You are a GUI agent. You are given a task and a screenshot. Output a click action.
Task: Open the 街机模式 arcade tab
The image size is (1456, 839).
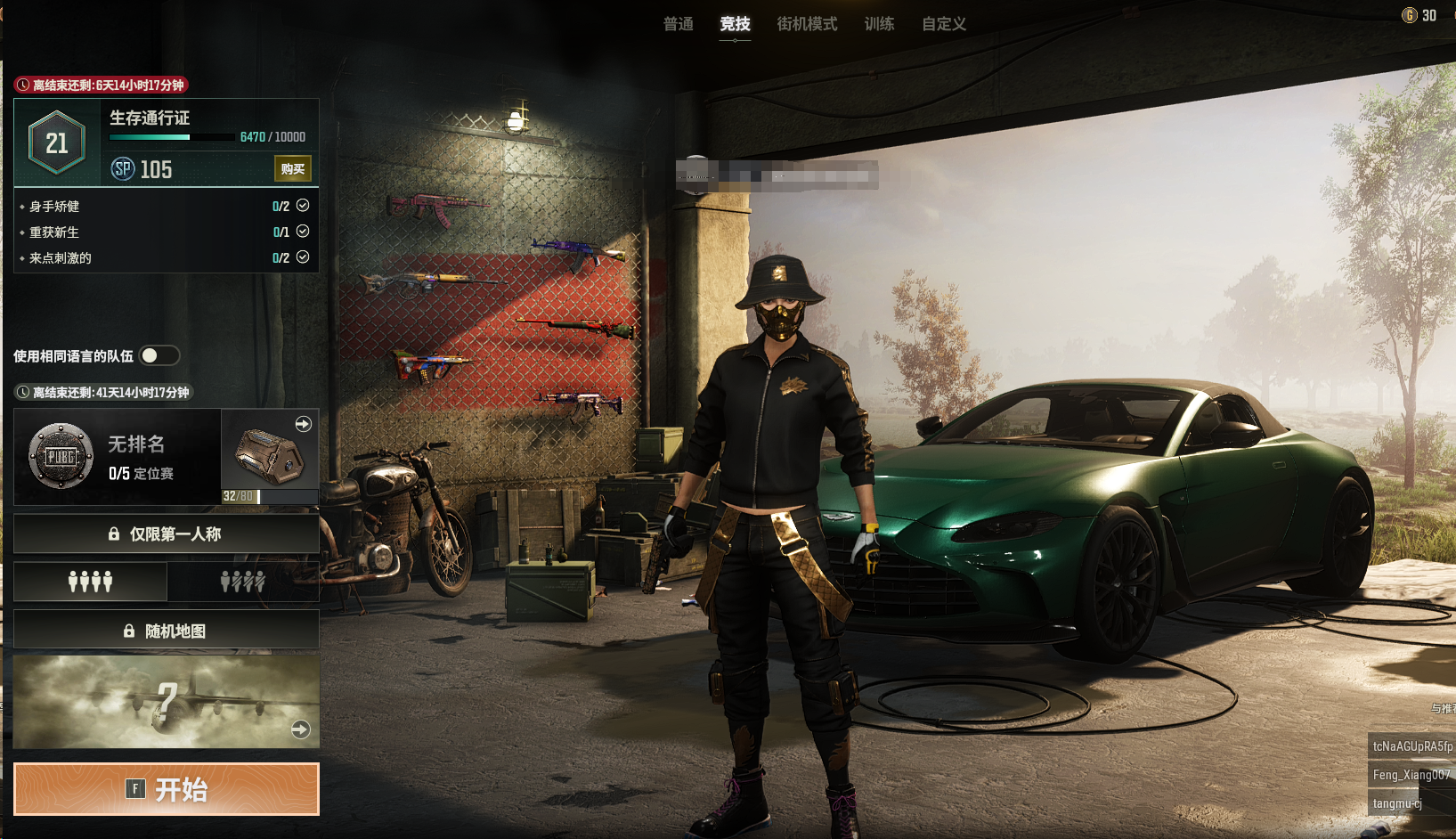(x=807, y=24)
